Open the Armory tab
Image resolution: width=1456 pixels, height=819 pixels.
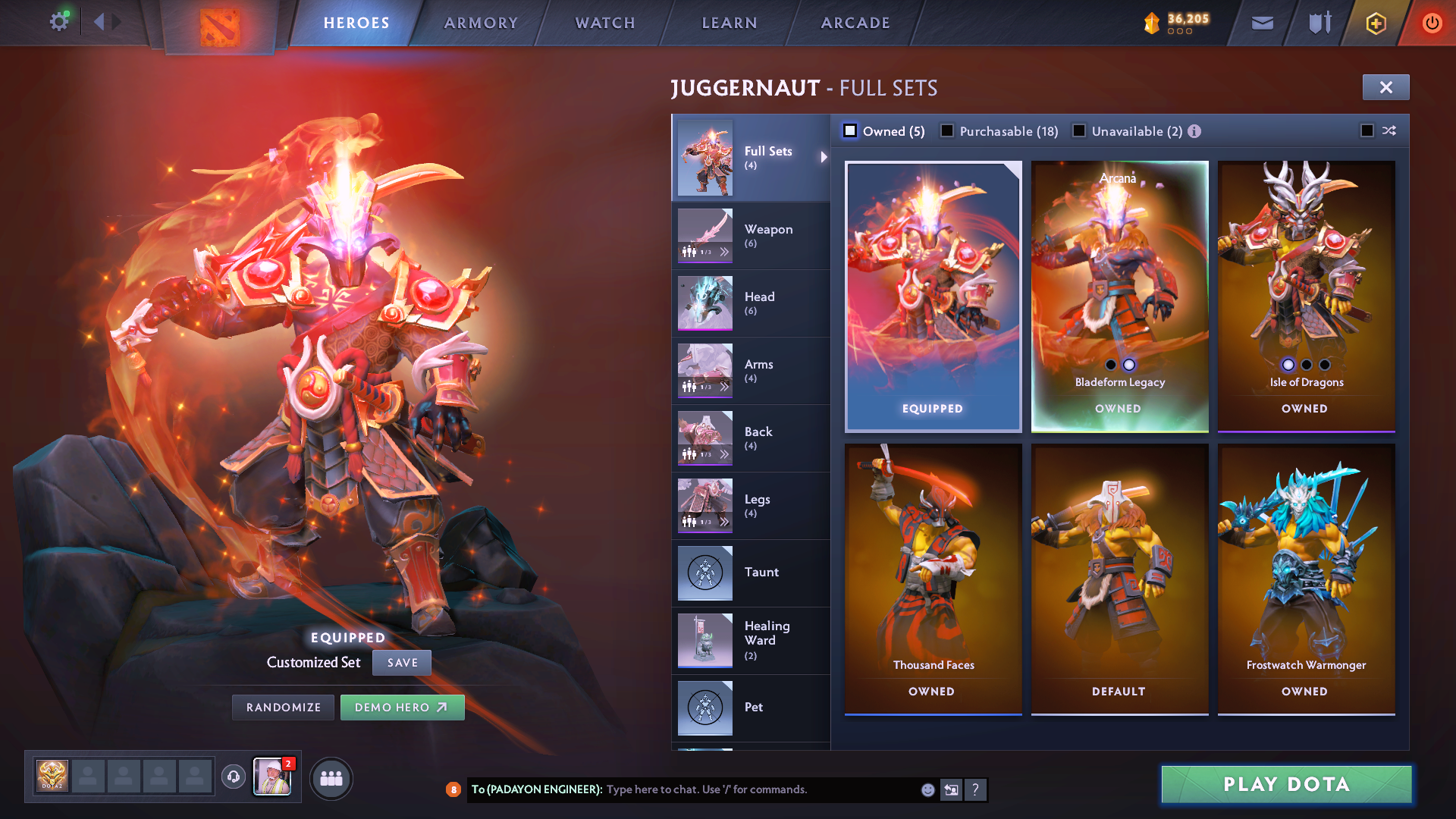coord(481,23)
